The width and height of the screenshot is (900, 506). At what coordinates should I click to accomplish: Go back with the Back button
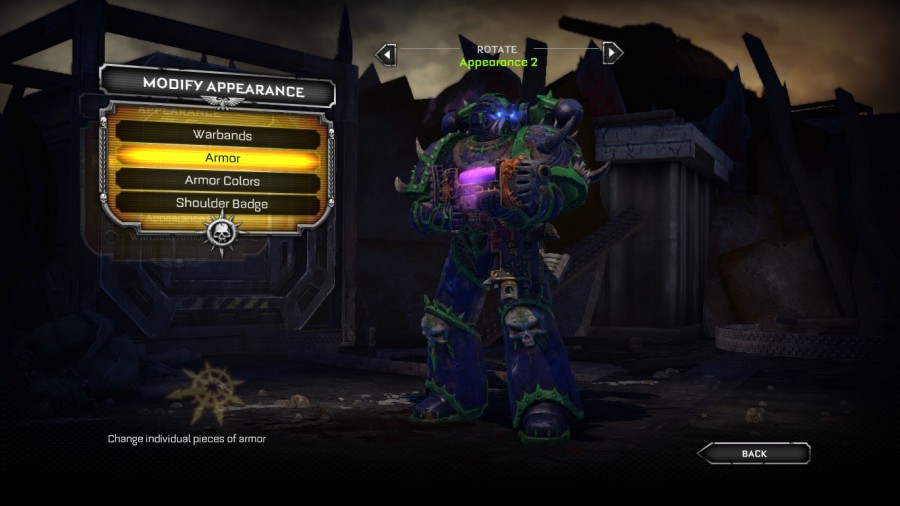(x=754, y=454)
